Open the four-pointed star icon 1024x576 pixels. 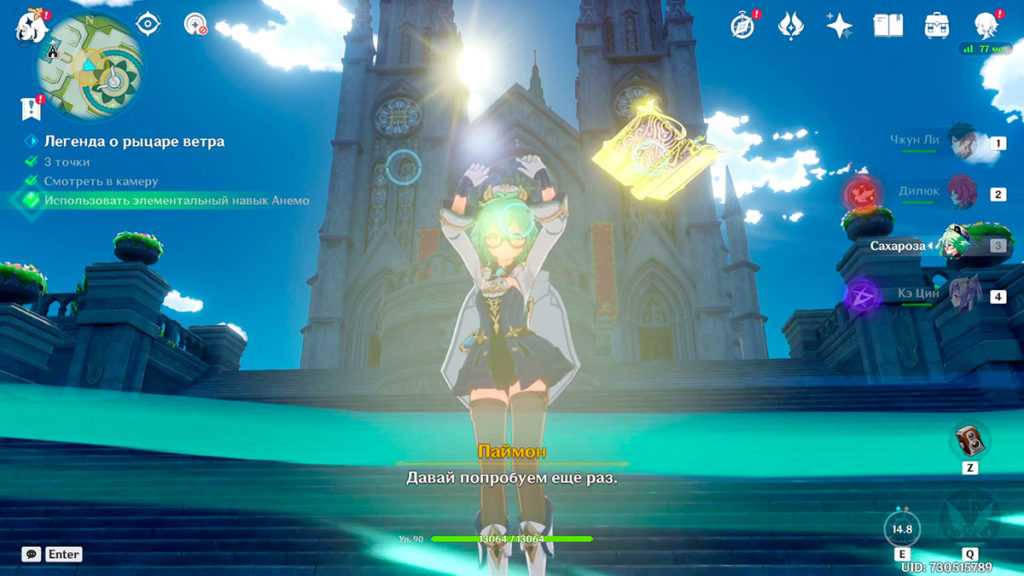[x=839, y=25]
